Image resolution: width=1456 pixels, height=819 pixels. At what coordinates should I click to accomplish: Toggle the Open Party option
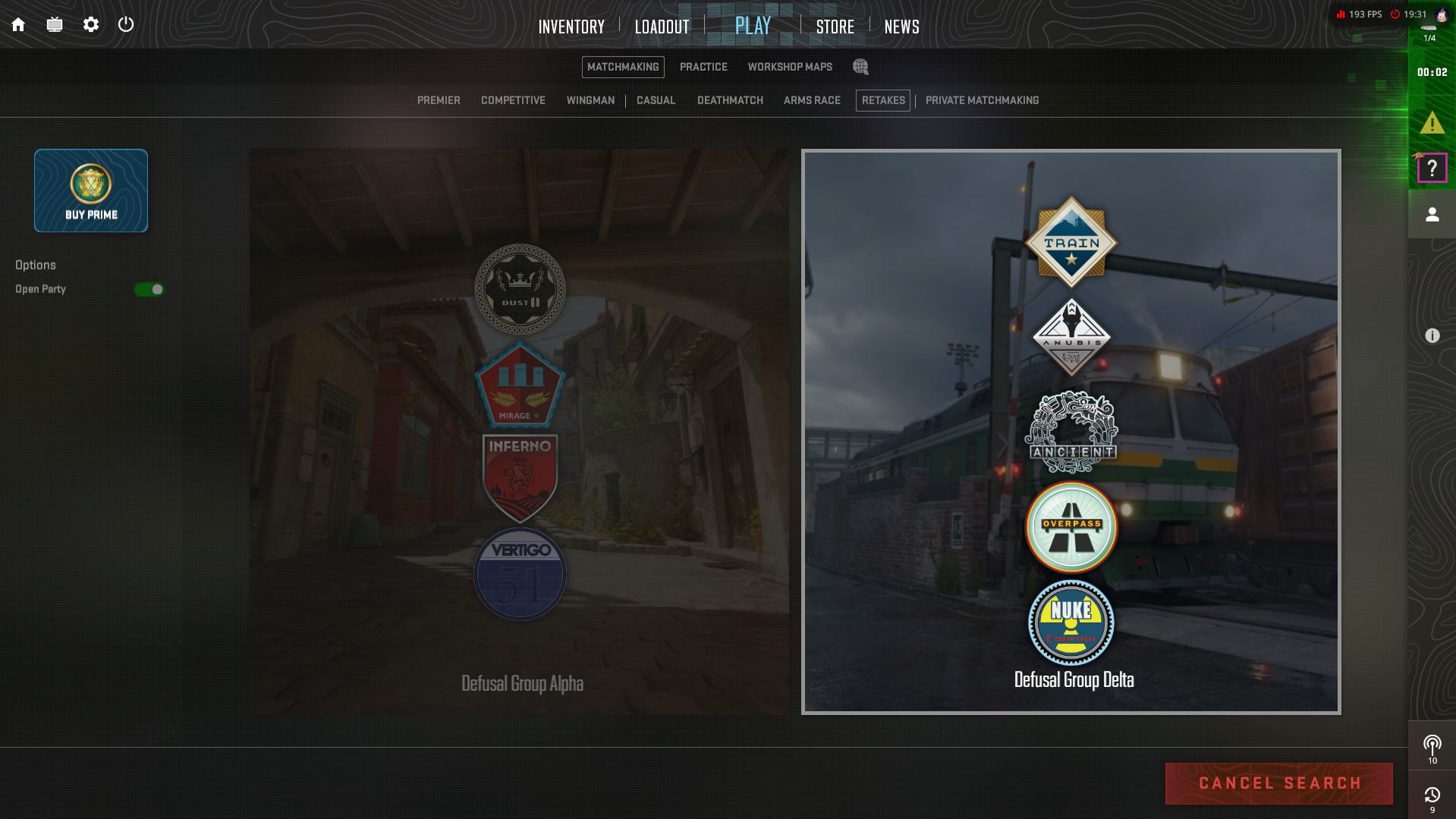(x=149, y=289)
